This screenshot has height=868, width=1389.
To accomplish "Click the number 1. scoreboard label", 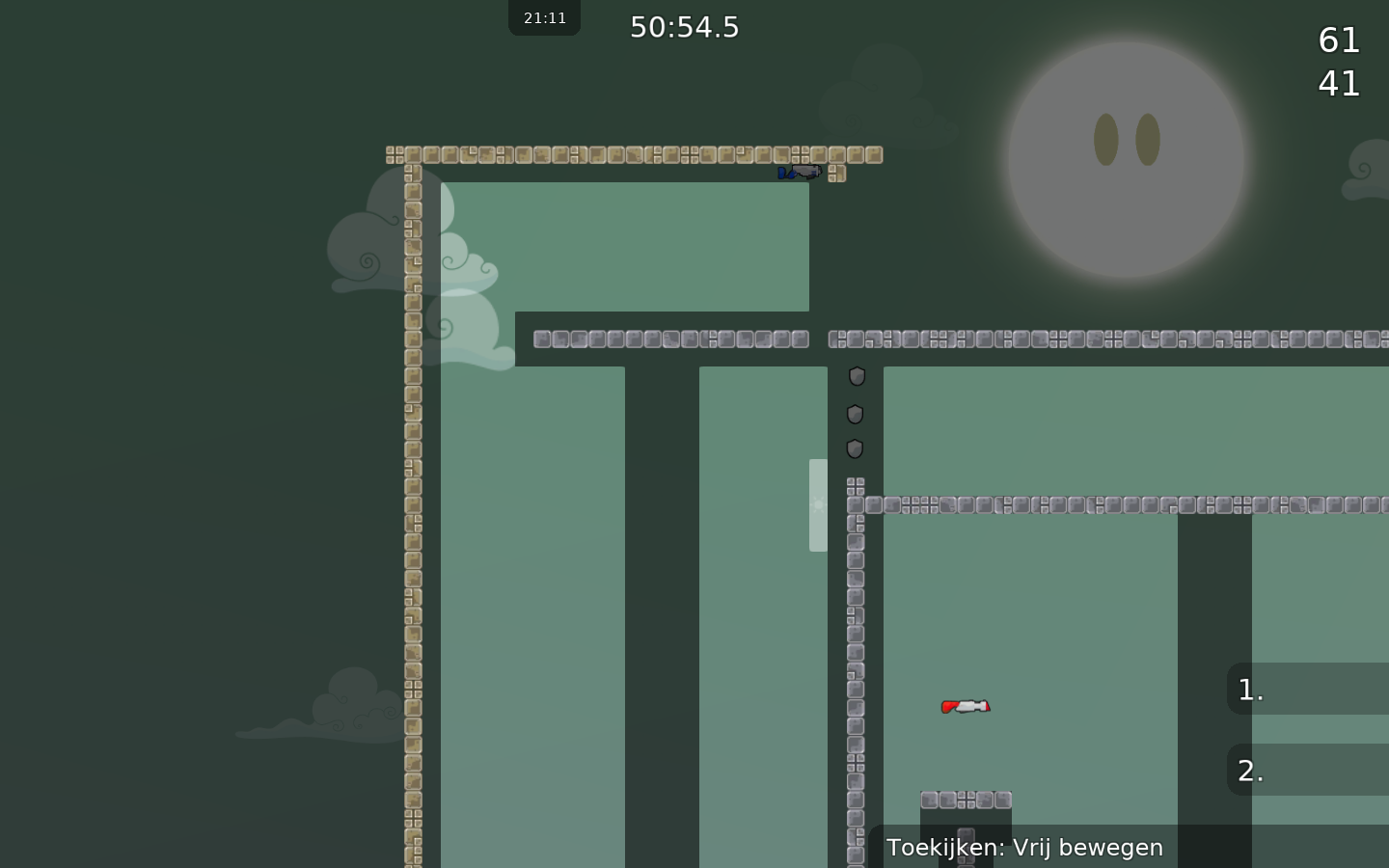I will point(1249,690).
